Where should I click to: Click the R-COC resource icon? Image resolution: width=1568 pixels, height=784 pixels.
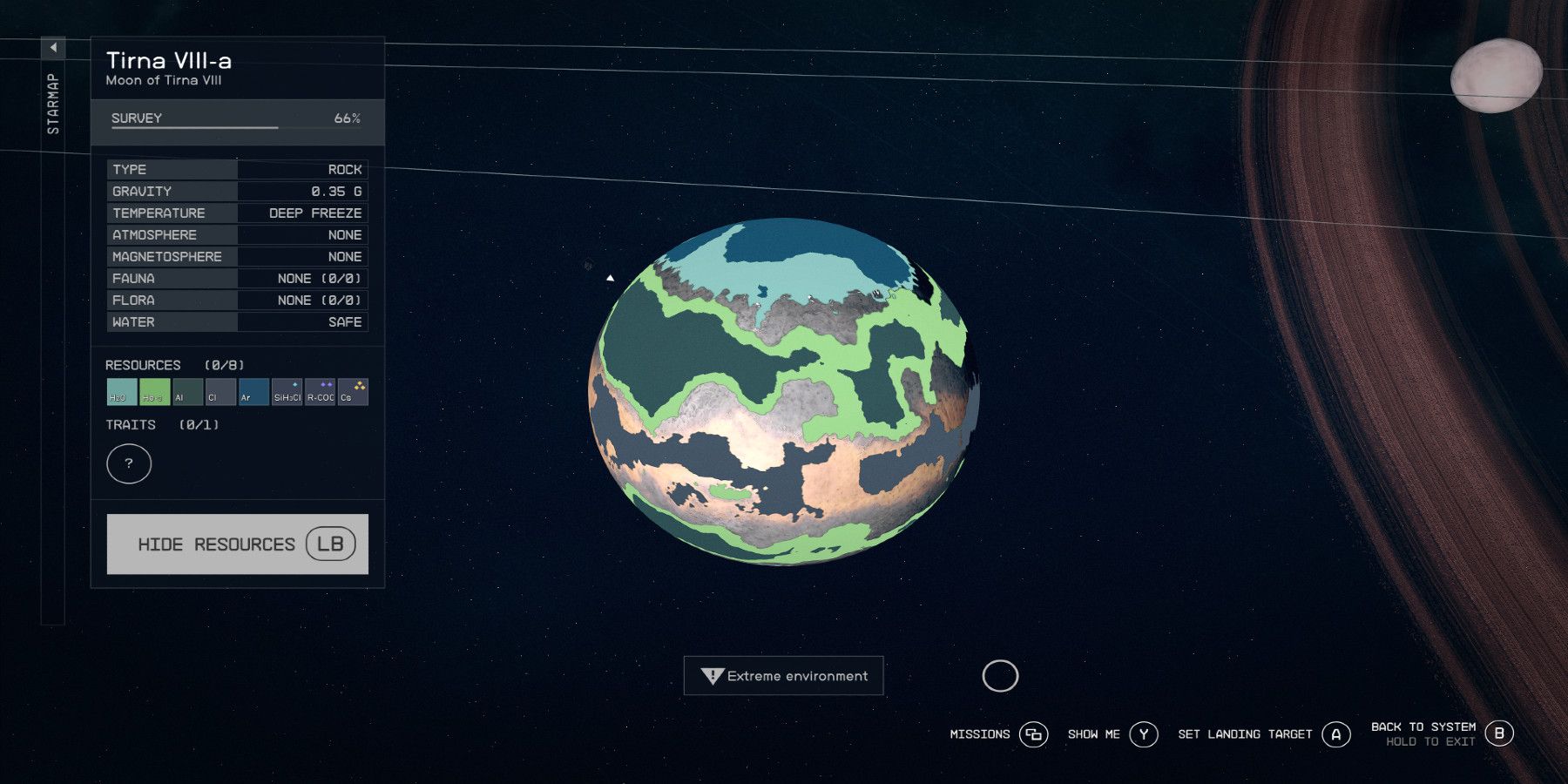pos(320,392)
